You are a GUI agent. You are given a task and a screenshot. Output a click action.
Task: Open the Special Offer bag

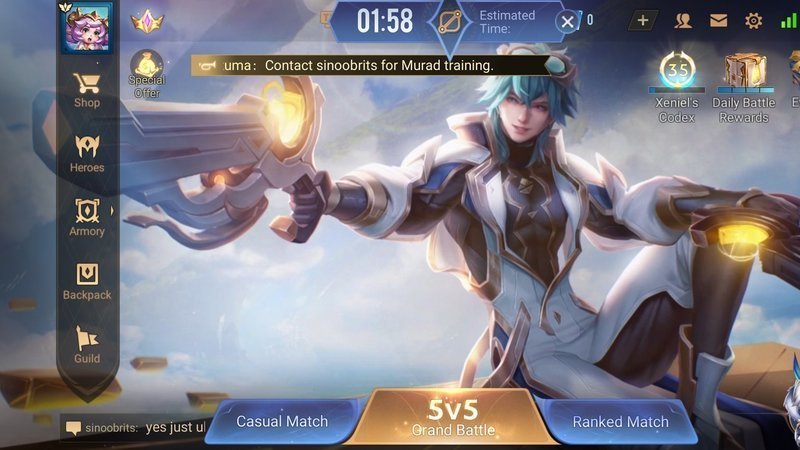[x=147, y=73]
